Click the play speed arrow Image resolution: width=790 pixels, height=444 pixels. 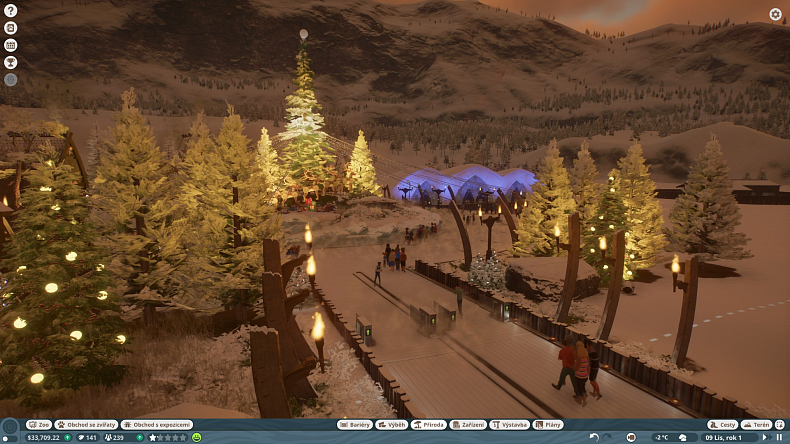click(x=764, y=437)
